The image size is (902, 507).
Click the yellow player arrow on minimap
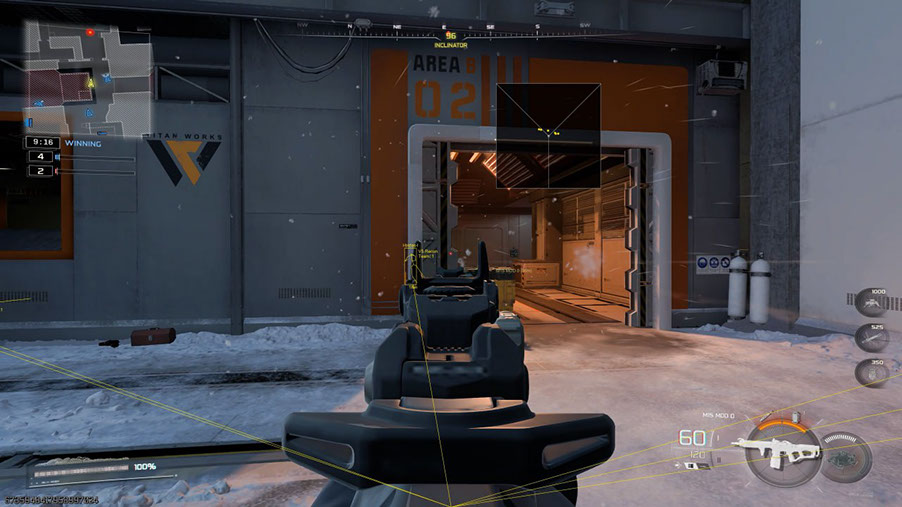click(91, 84)
